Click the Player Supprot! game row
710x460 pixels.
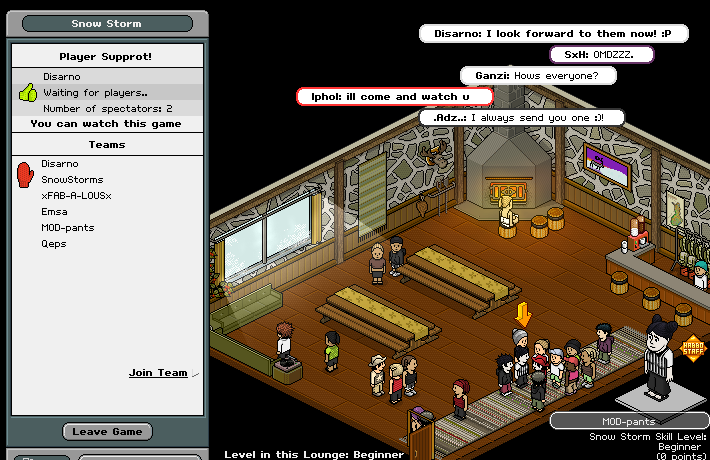coord(105,57)
